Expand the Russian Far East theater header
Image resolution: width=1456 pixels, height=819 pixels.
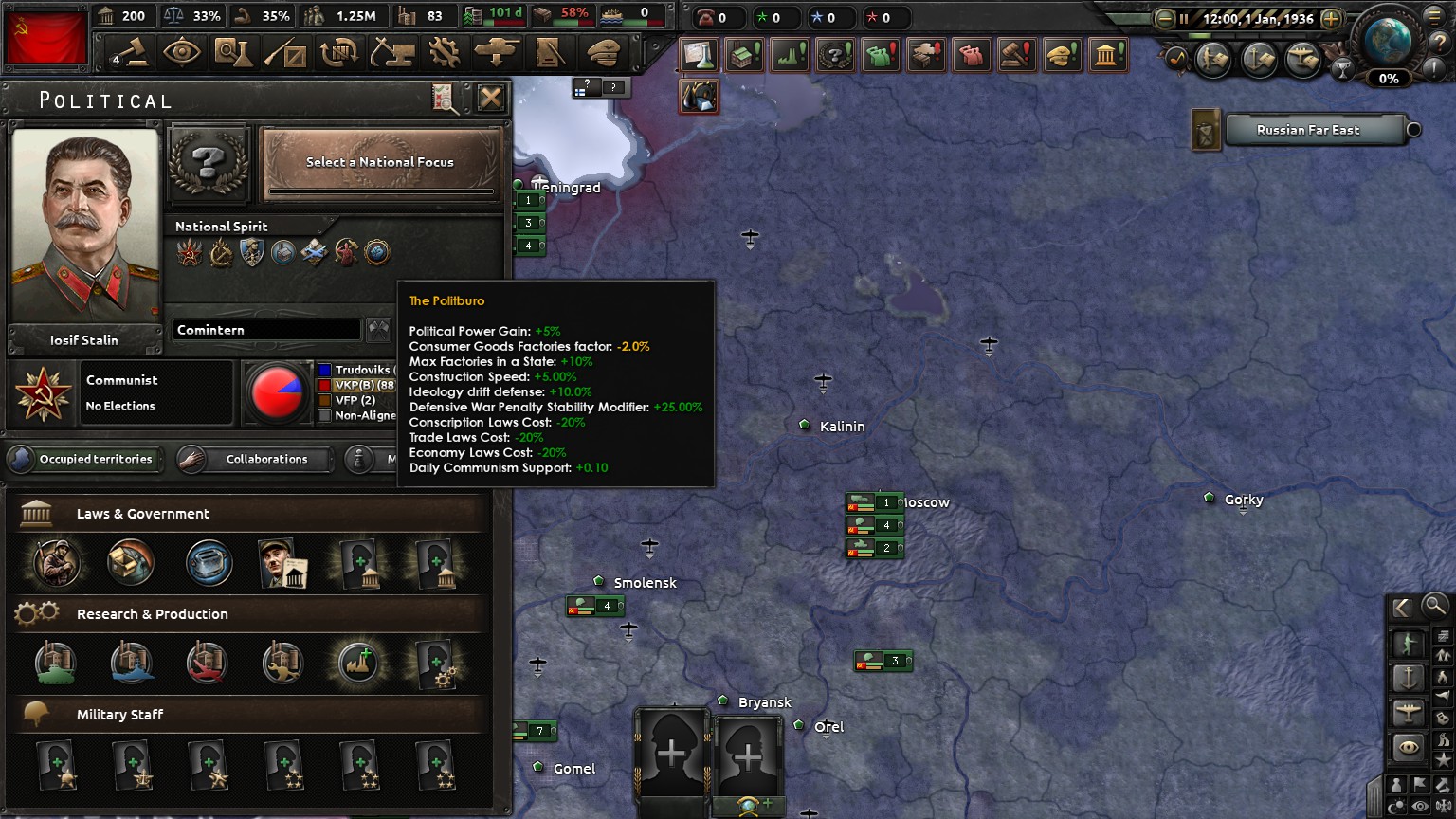coord(1316,130)
